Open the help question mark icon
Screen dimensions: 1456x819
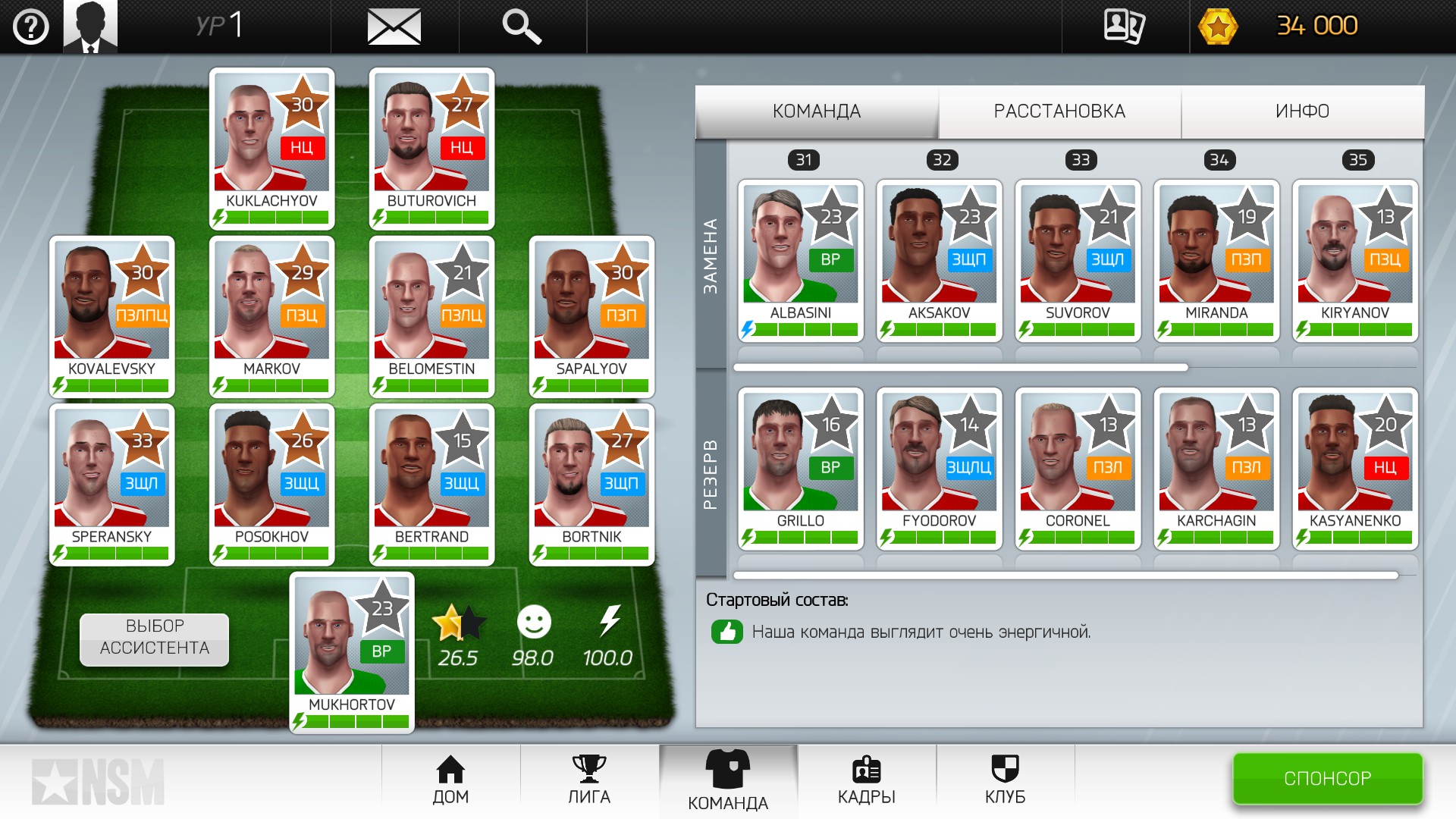tap(31, 27)
